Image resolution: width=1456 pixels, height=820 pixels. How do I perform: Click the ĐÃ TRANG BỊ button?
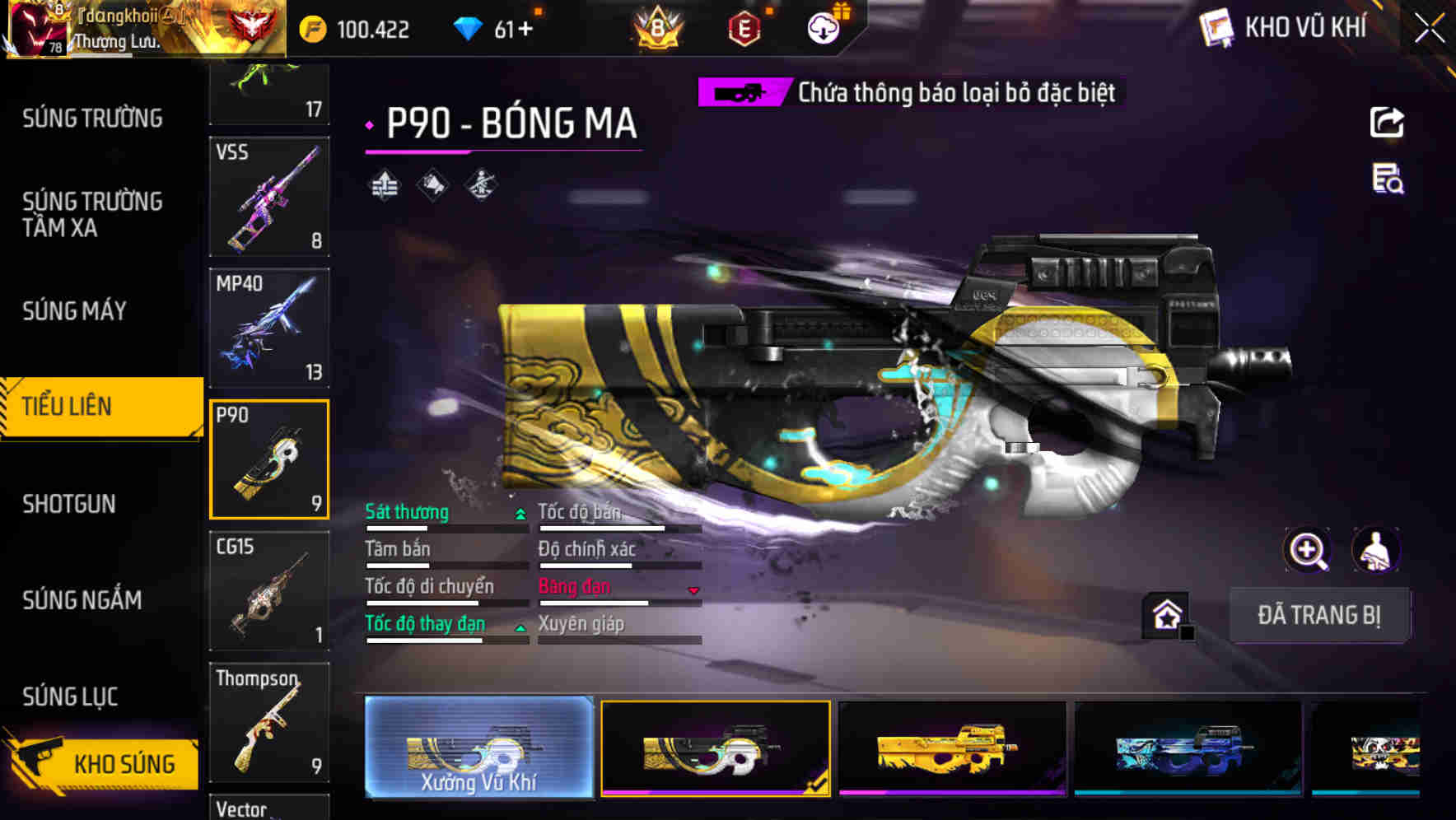1319,615
